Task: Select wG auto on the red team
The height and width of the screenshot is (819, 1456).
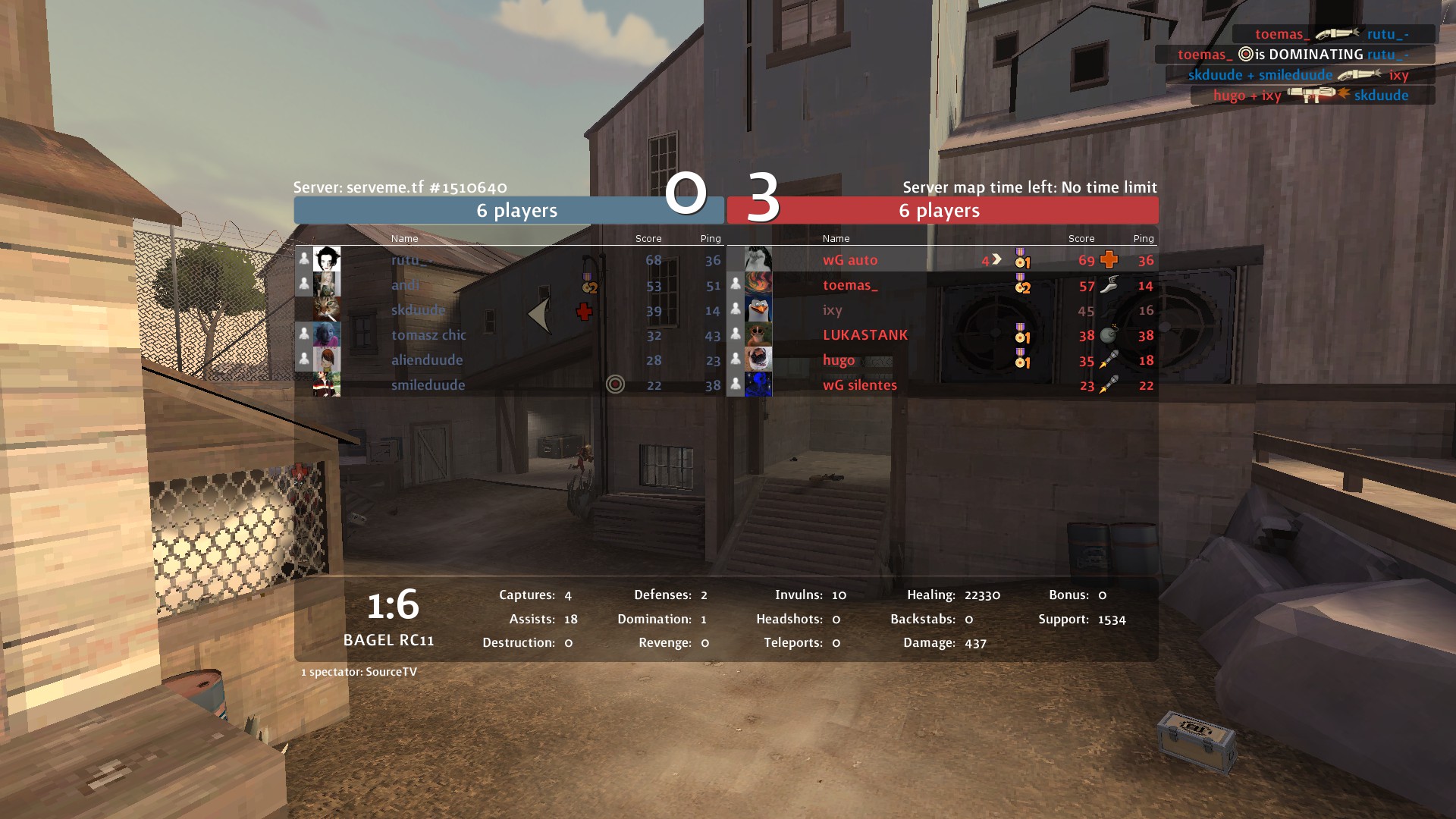Action: click(941, 260)
